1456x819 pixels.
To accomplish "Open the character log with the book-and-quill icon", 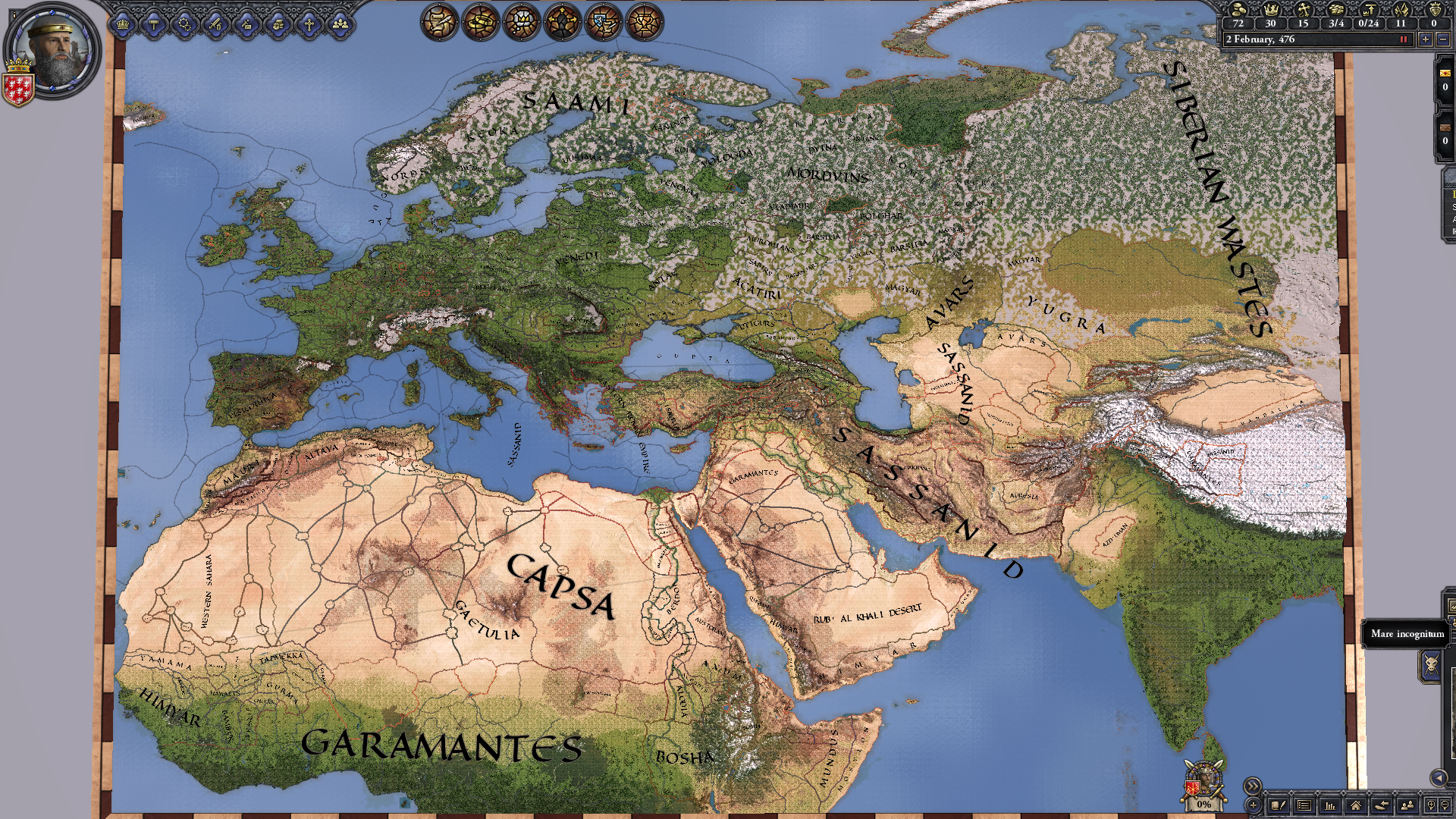I will coord(1279,805).
